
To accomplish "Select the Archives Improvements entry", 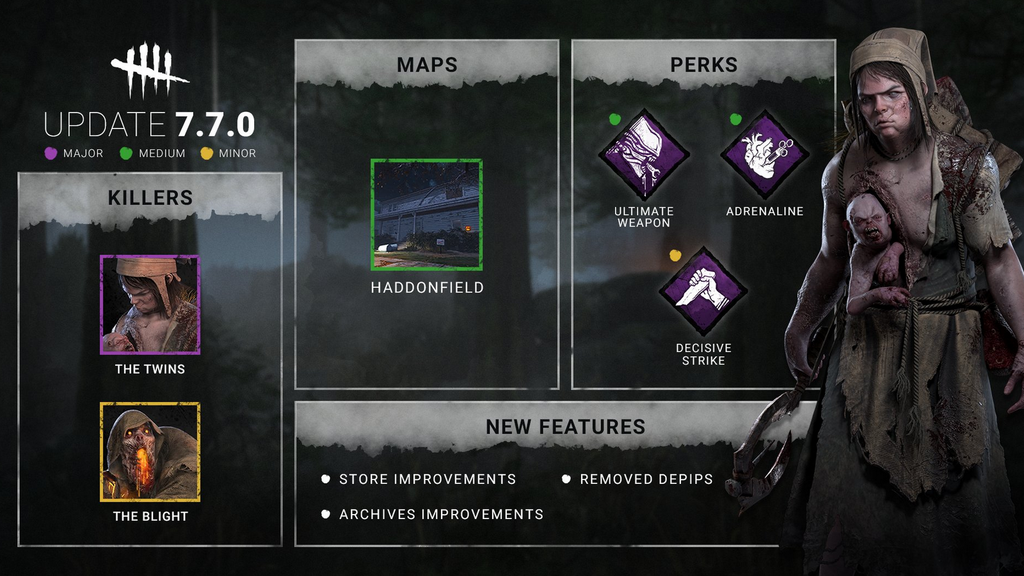I will pos(441,514).
